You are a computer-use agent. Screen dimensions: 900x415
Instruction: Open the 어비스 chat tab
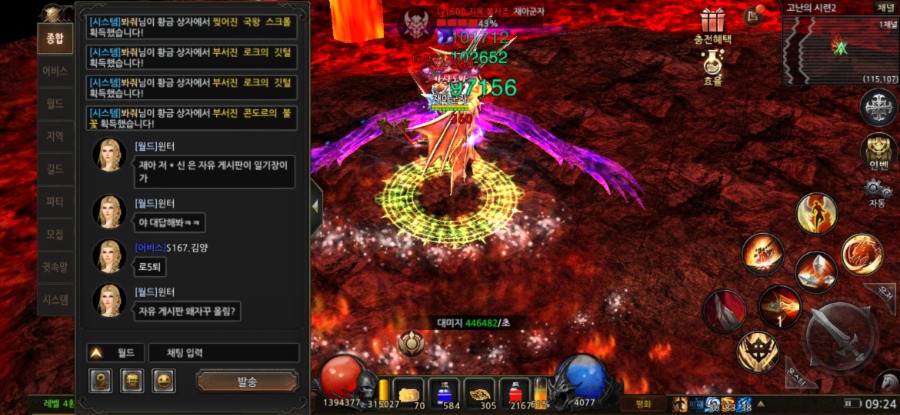(54, 72)
